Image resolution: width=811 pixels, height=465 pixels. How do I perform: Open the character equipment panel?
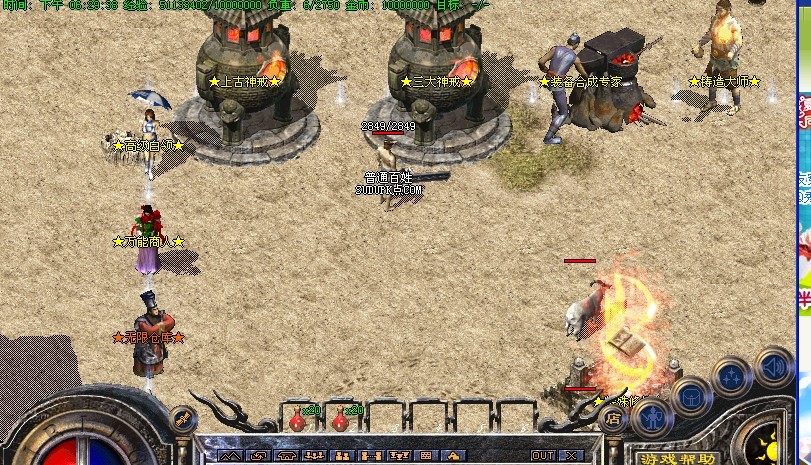coord(651,416)
